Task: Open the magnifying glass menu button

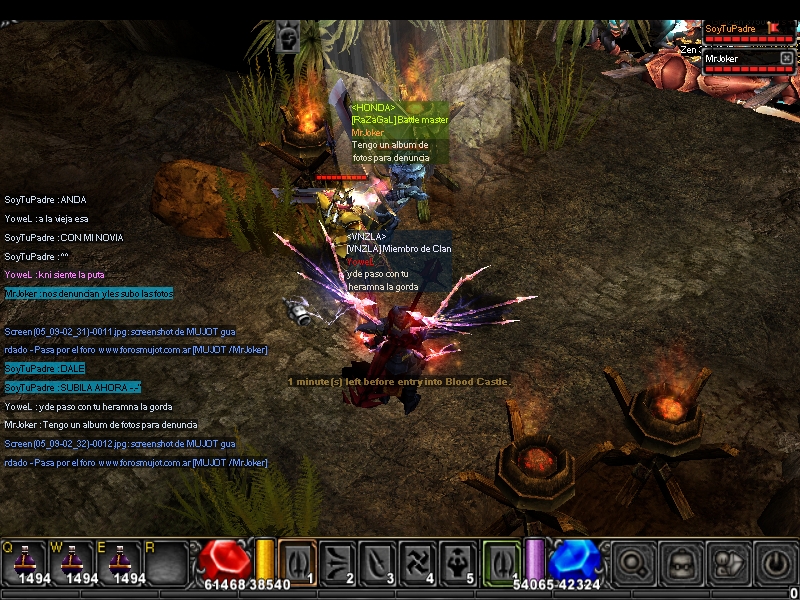Action: (x=631, y=563)
